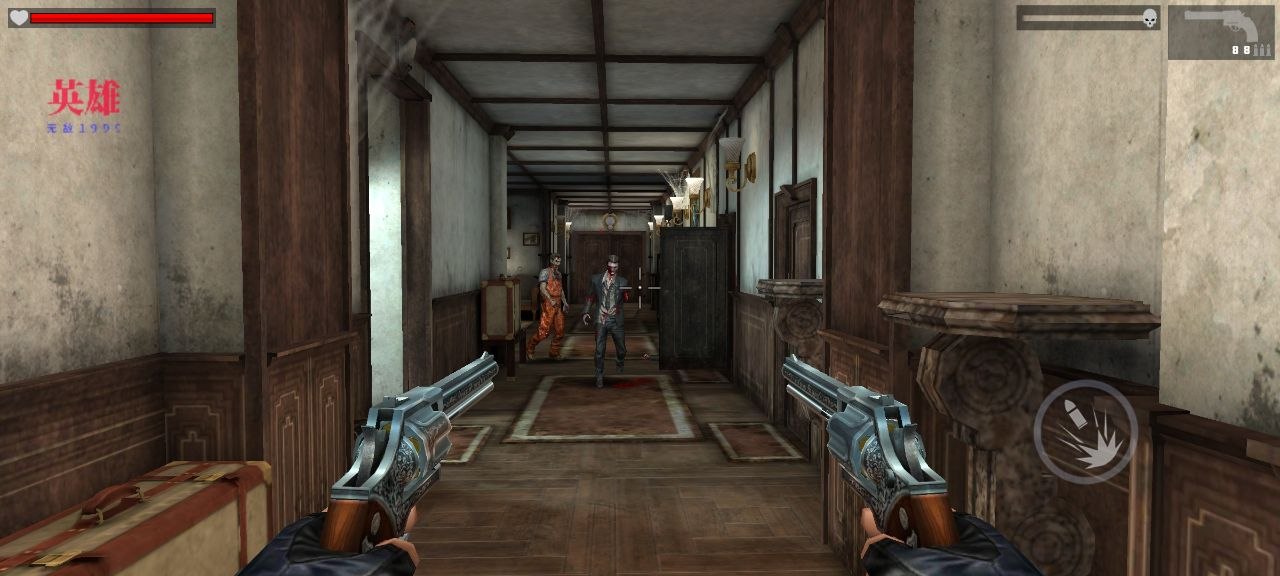Tap the bullet fire button
This screenshot has width=1280, height=576.
click(x=1085, y=432)
